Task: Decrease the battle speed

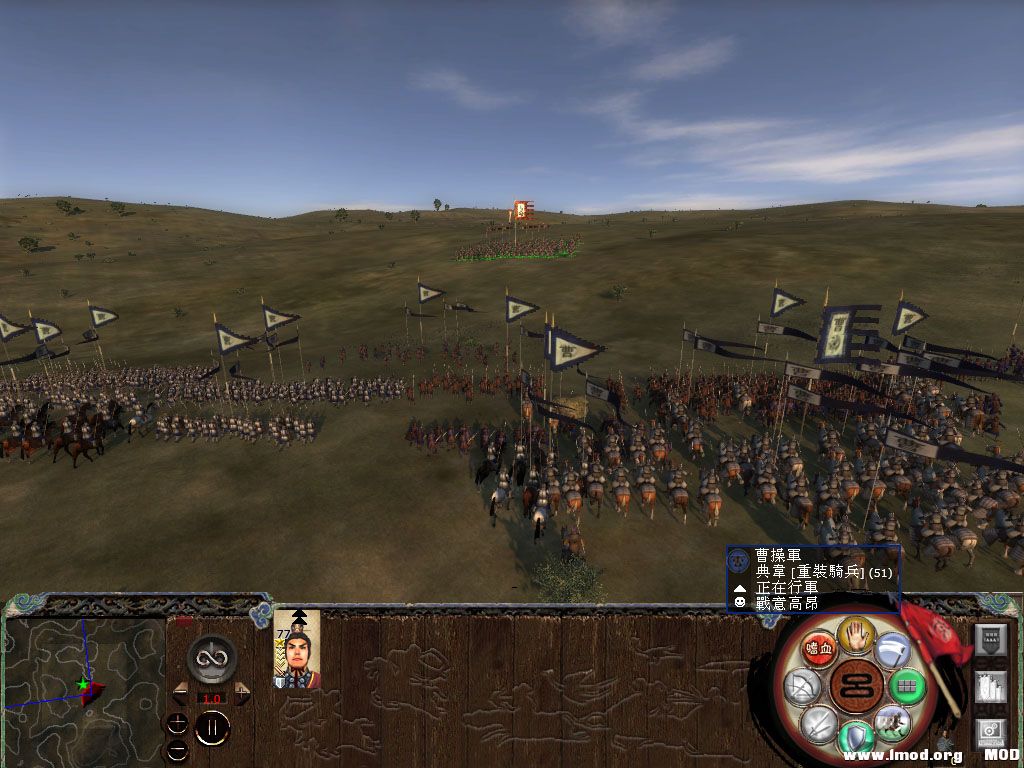Action: 180,693
